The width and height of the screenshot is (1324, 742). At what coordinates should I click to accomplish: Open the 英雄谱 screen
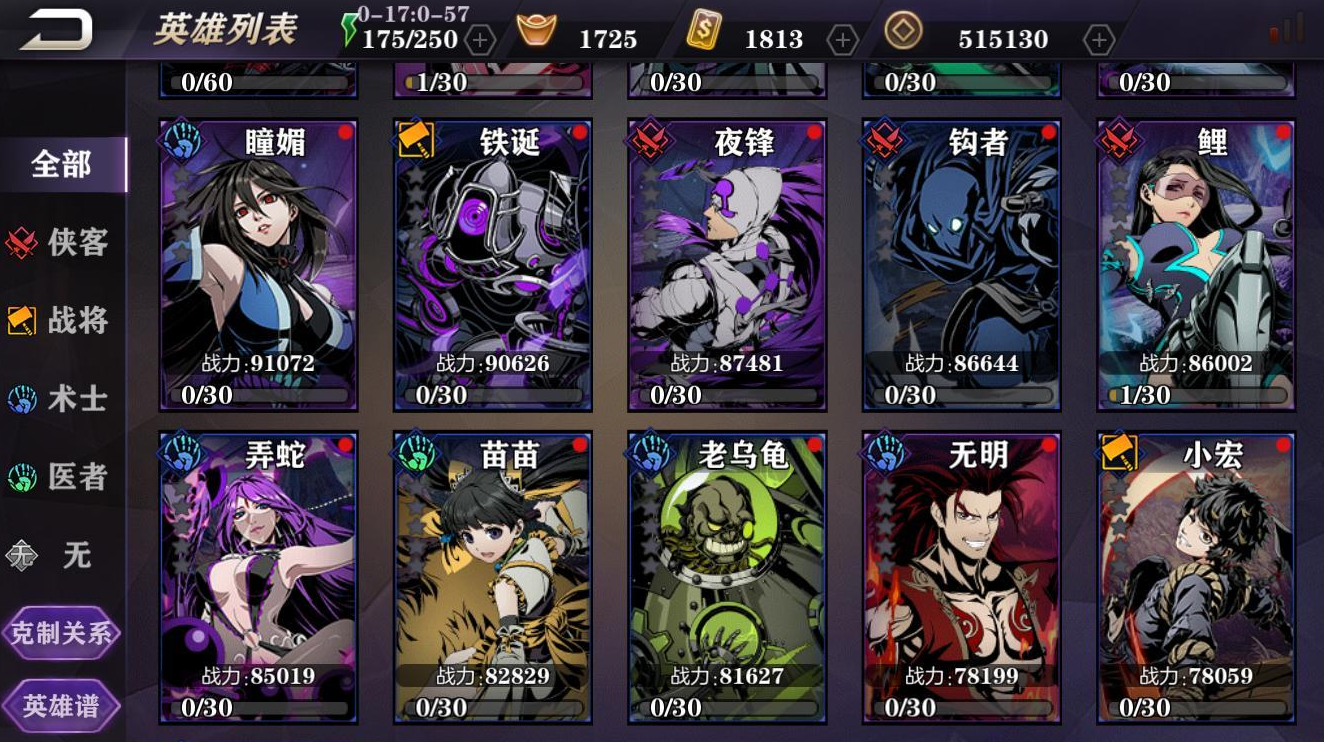point(62,705)
